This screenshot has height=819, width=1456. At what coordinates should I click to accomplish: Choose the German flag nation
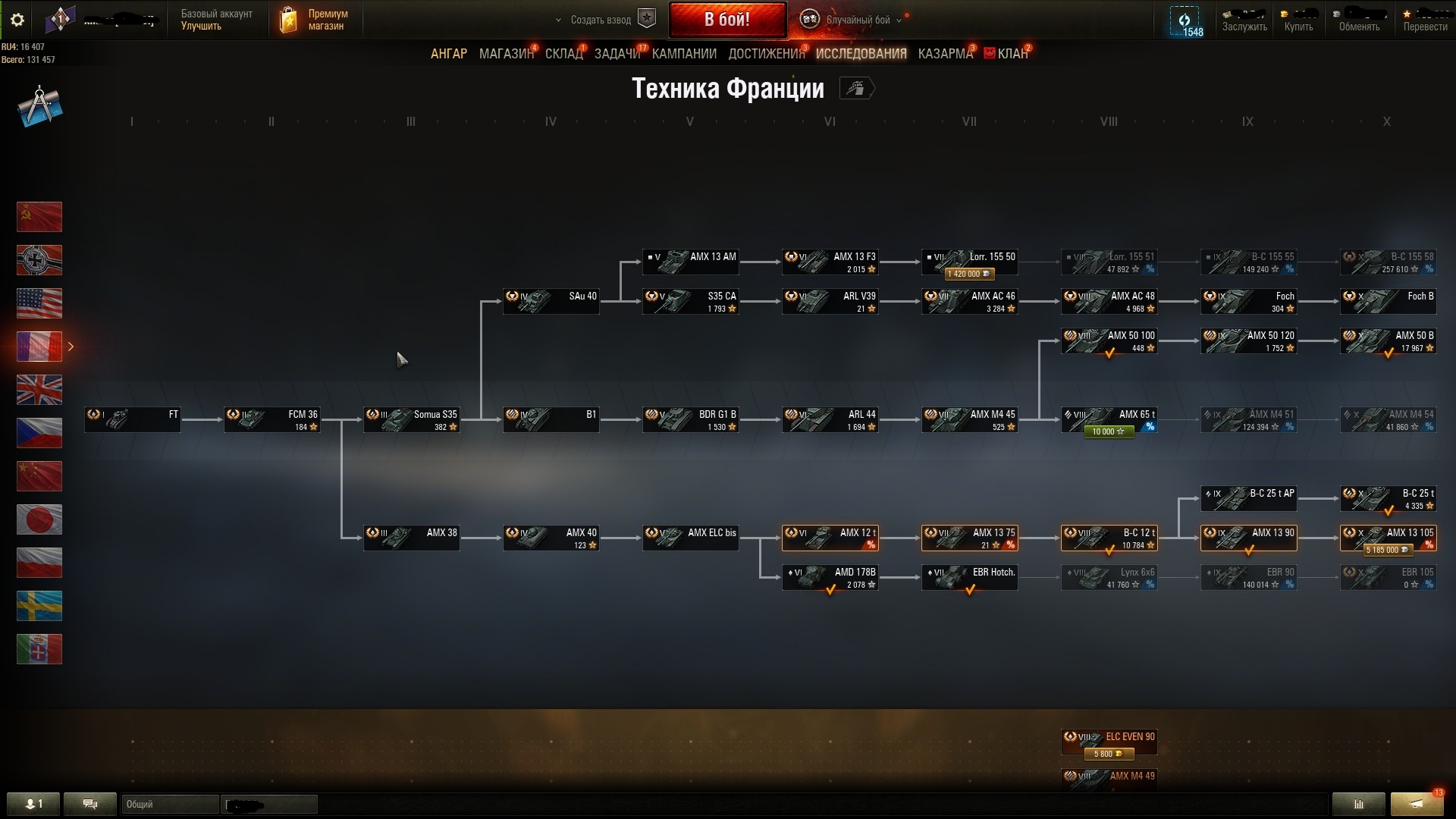[39, 260]
